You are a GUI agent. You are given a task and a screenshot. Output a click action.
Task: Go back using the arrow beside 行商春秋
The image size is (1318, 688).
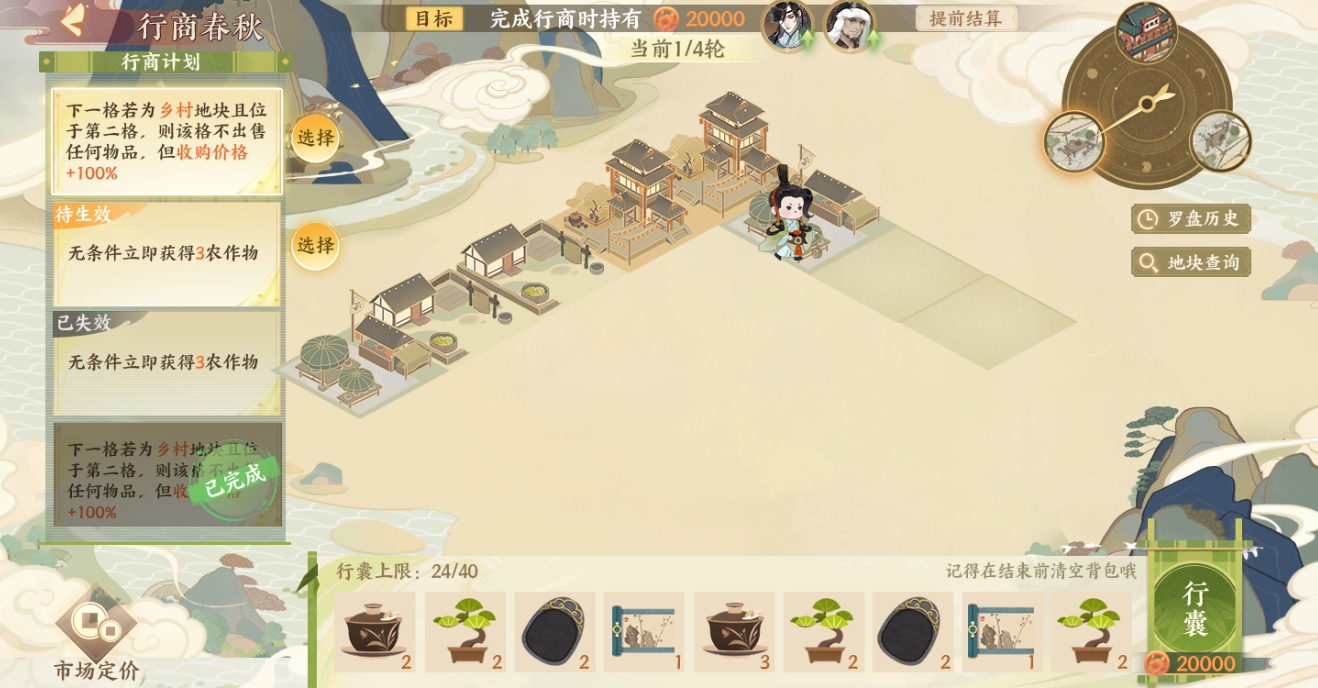[73, 21]
